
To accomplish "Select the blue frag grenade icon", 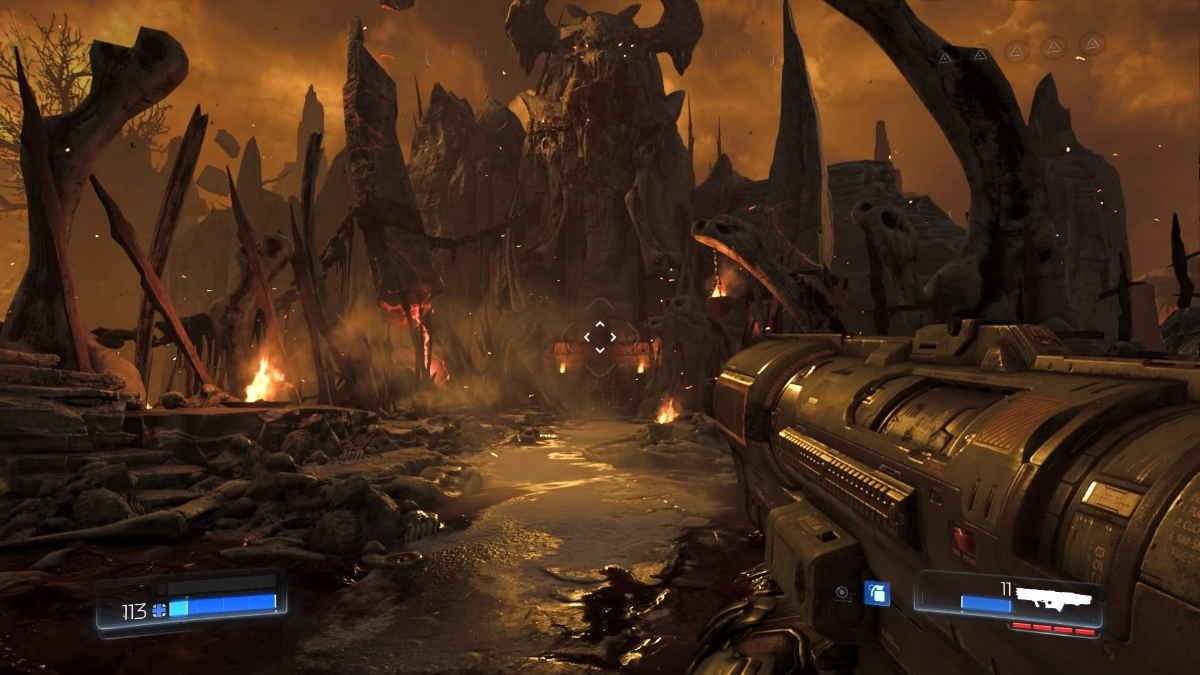I will point(876,593).
